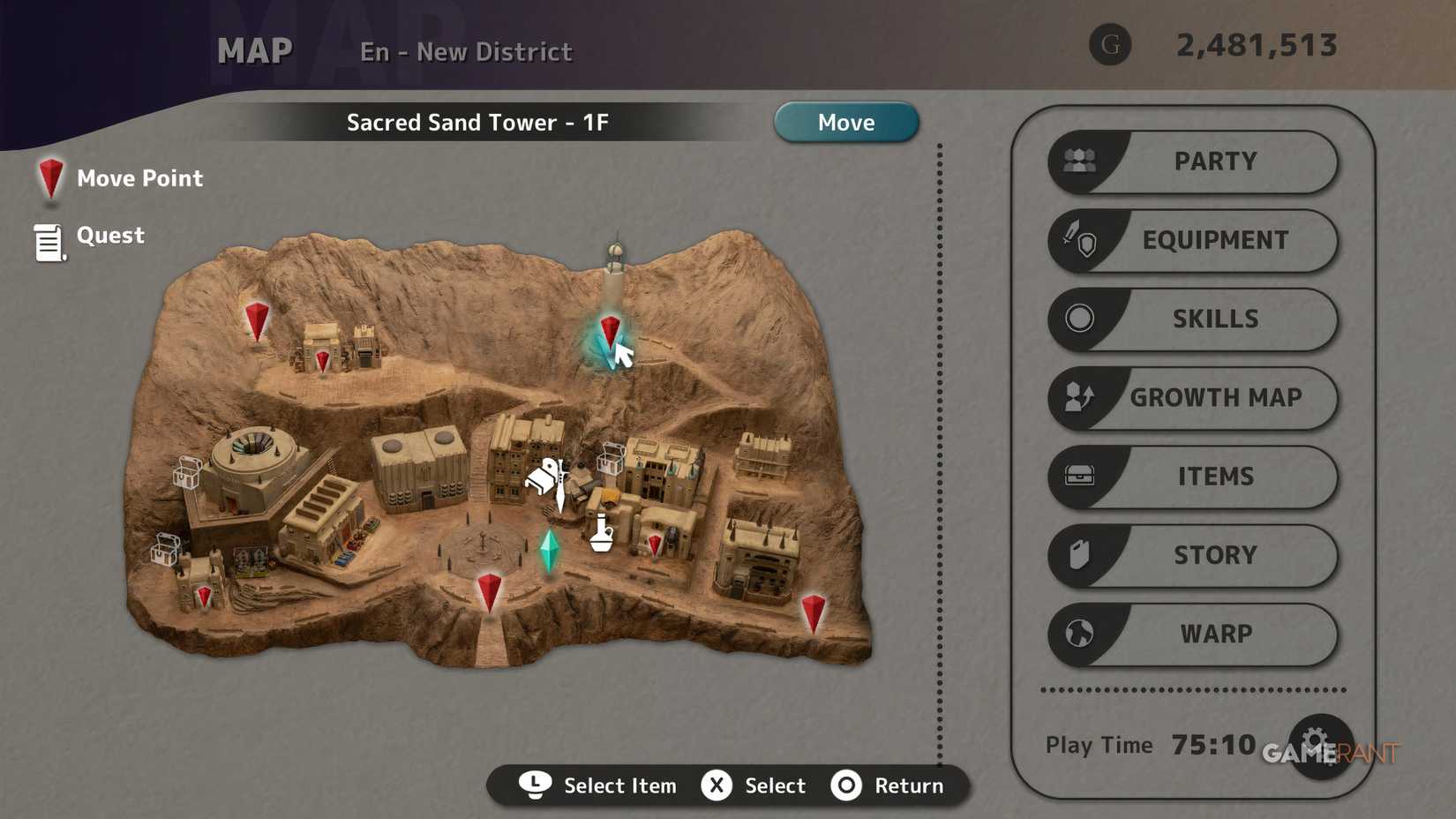
Task: Select the inn bed icon on the map
Action: 540,477
